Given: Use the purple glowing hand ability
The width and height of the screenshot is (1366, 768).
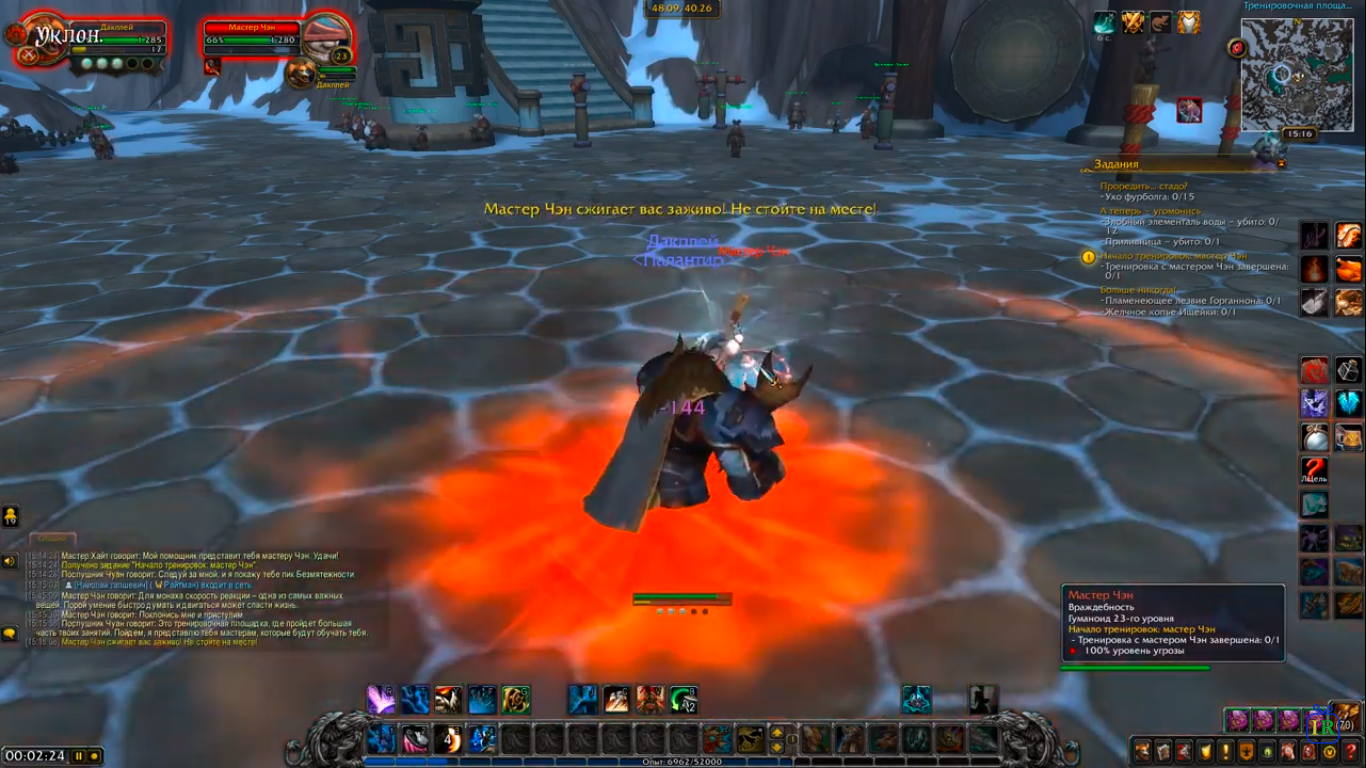Looking at the screenshot, I should click(381, 699).
